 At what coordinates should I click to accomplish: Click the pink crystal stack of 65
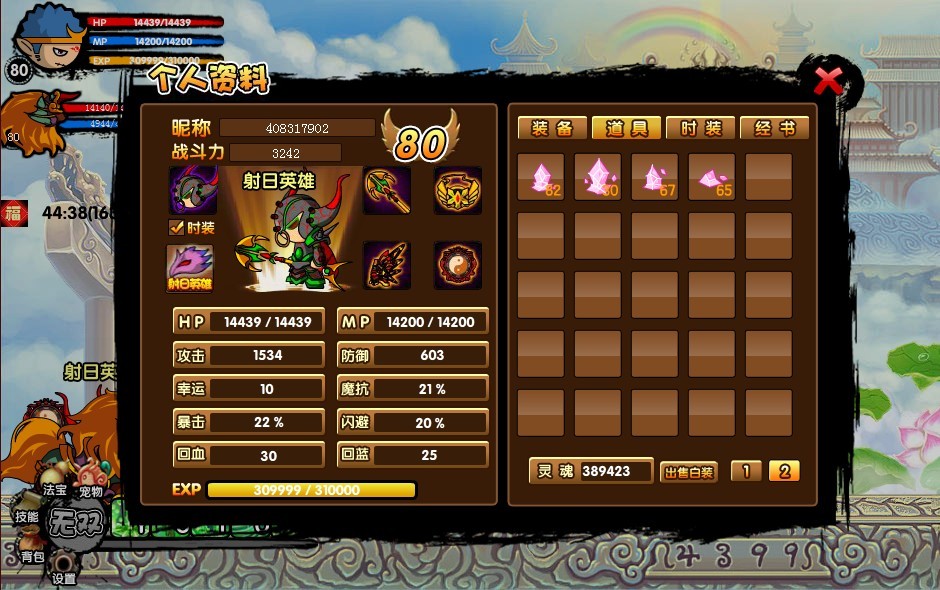point(711,177)
